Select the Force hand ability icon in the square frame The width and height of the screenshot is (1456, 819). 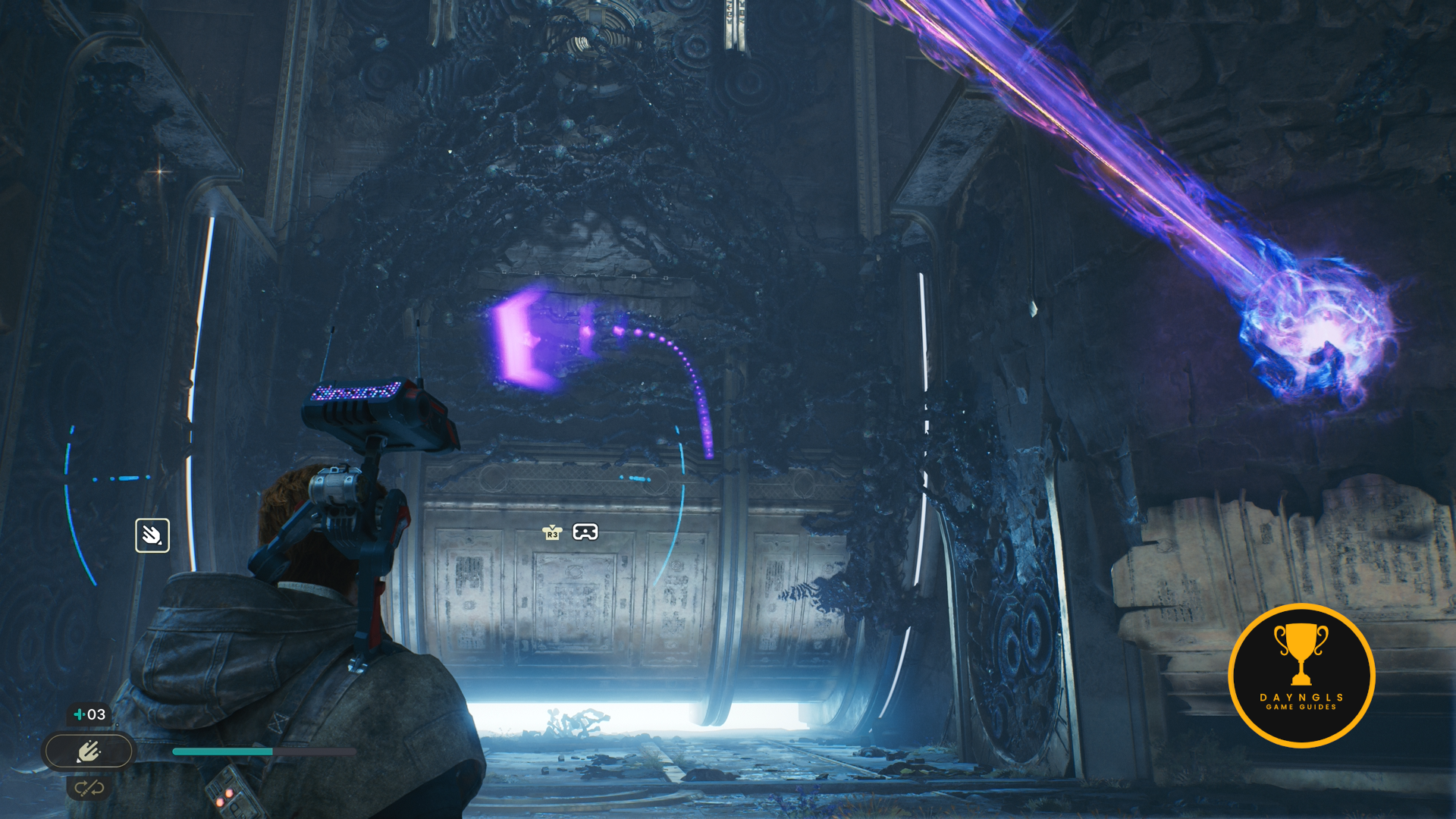click(152, 535)
